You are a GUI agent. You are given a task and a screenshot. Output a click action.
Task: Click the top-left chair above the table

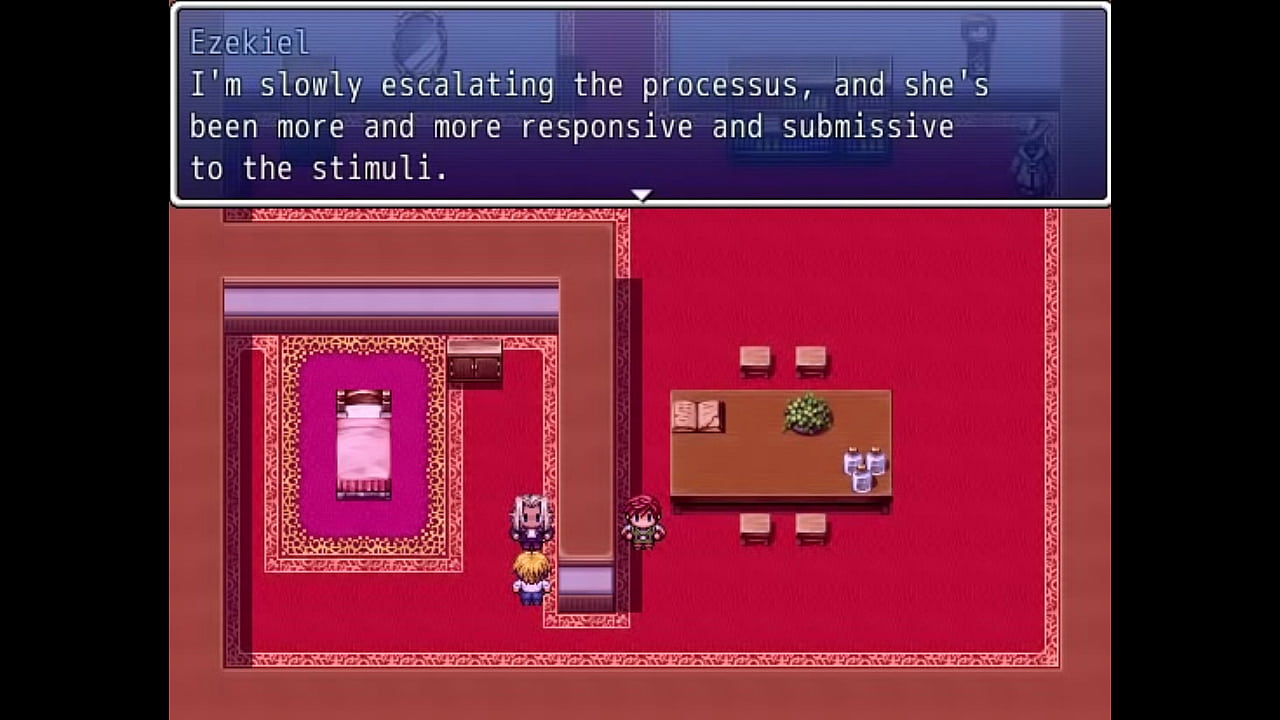point(754,360)
